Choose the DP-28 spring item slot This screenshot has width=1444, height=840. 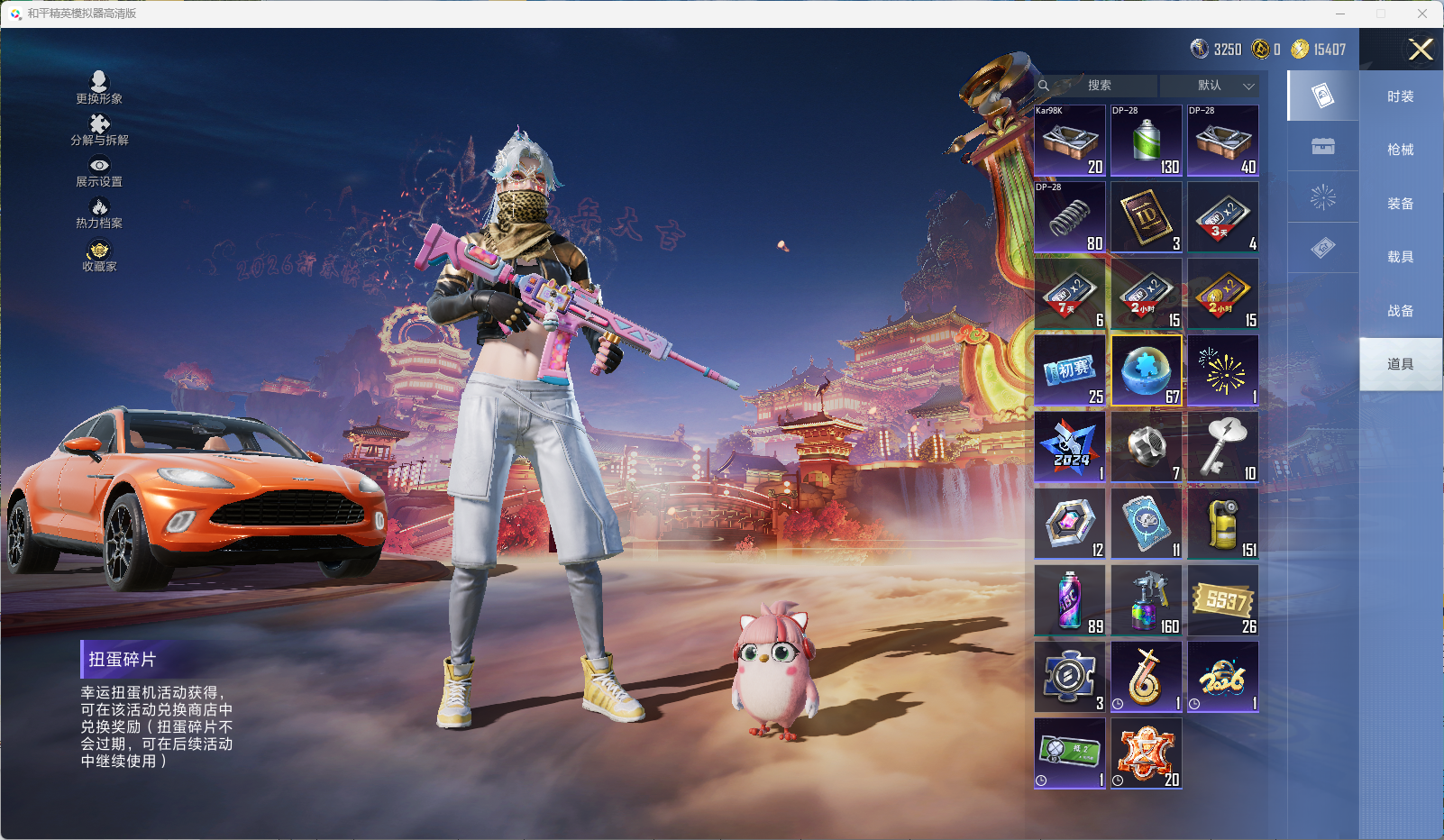(1070, 217)
